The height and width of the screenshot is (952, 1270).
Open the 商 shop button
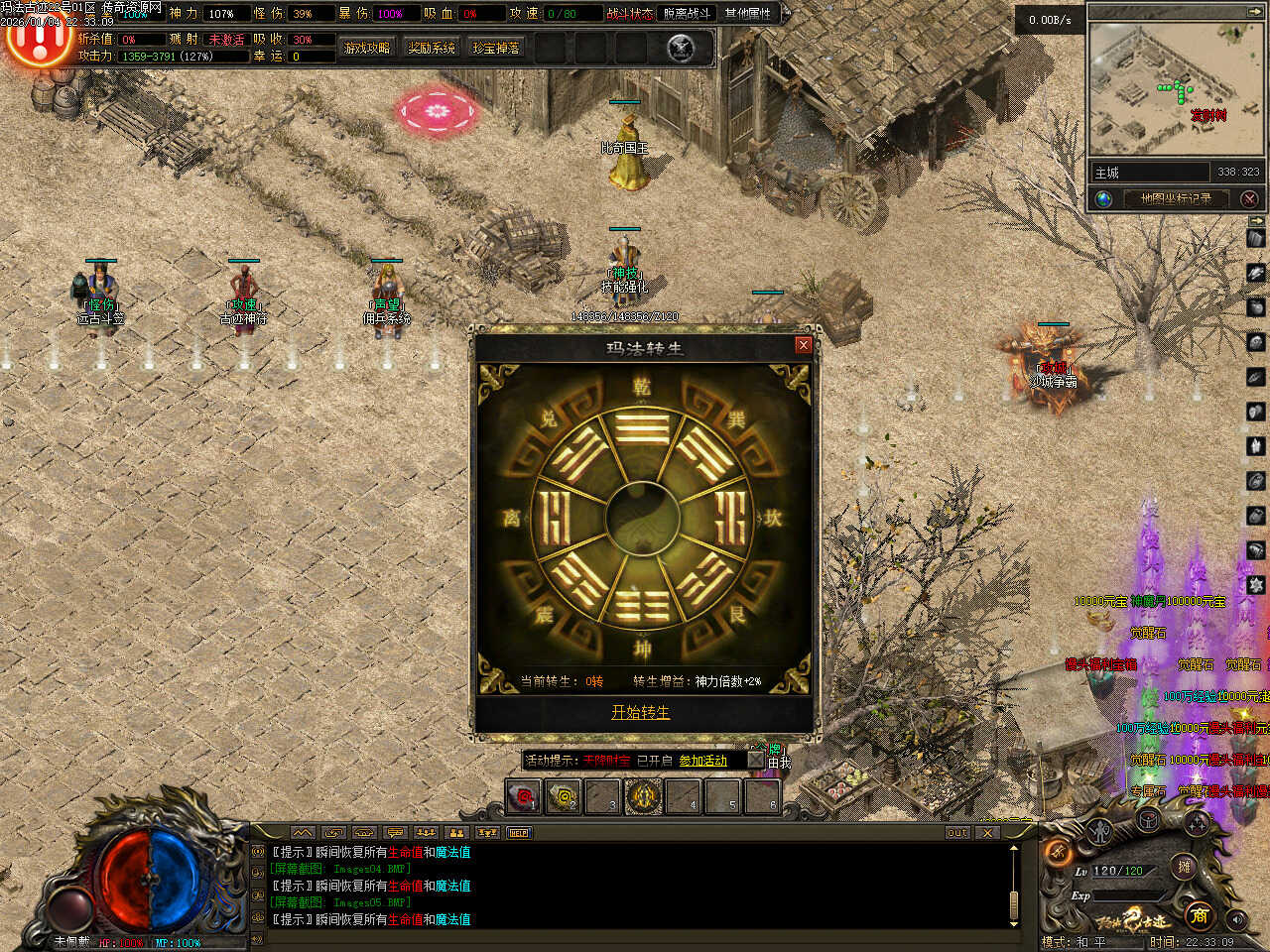coord(1200,914)
